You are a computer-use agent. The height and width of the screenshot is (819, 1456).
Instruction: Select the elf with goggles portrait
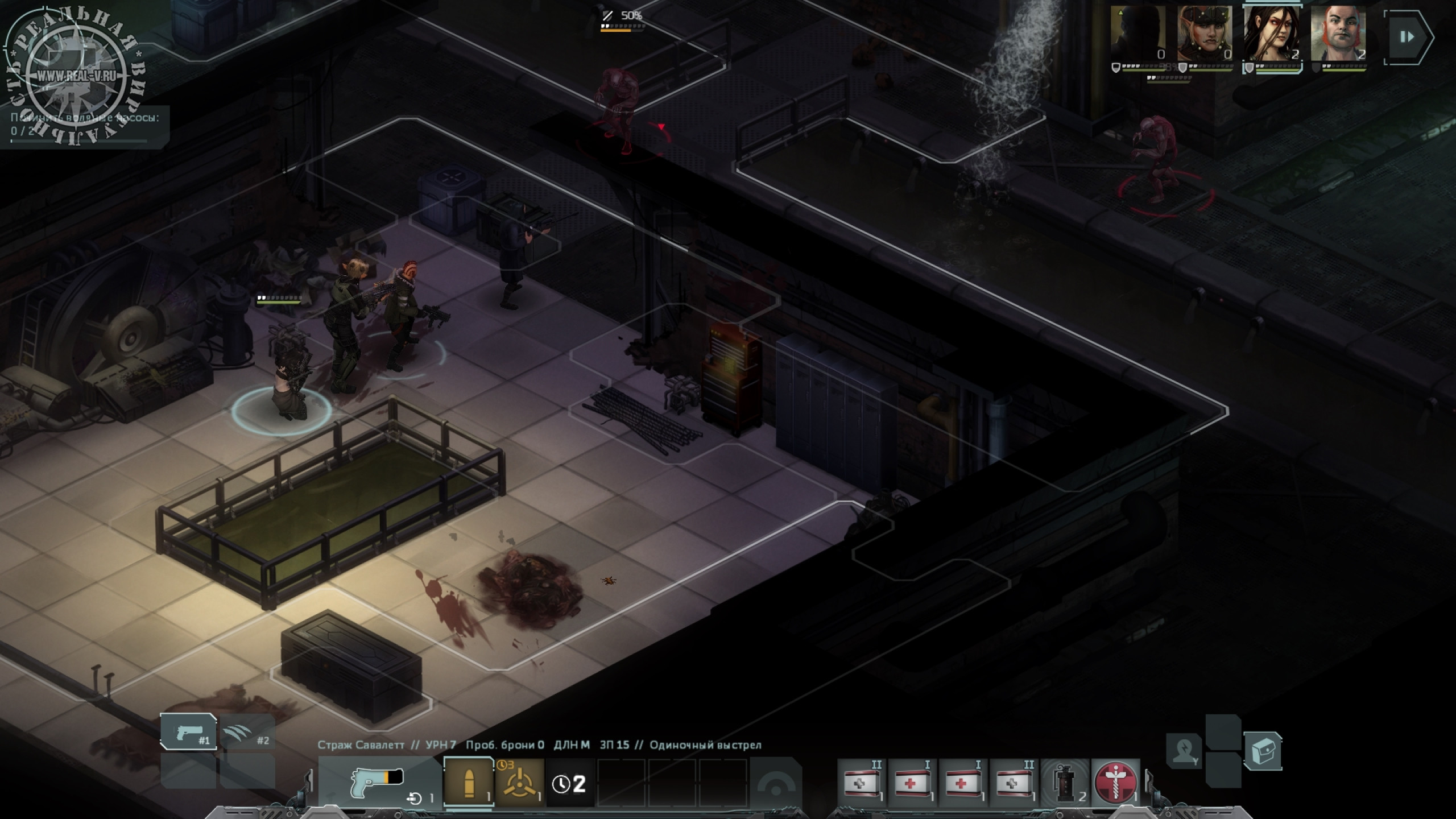pyautogui.click(x=1205, y=34)
